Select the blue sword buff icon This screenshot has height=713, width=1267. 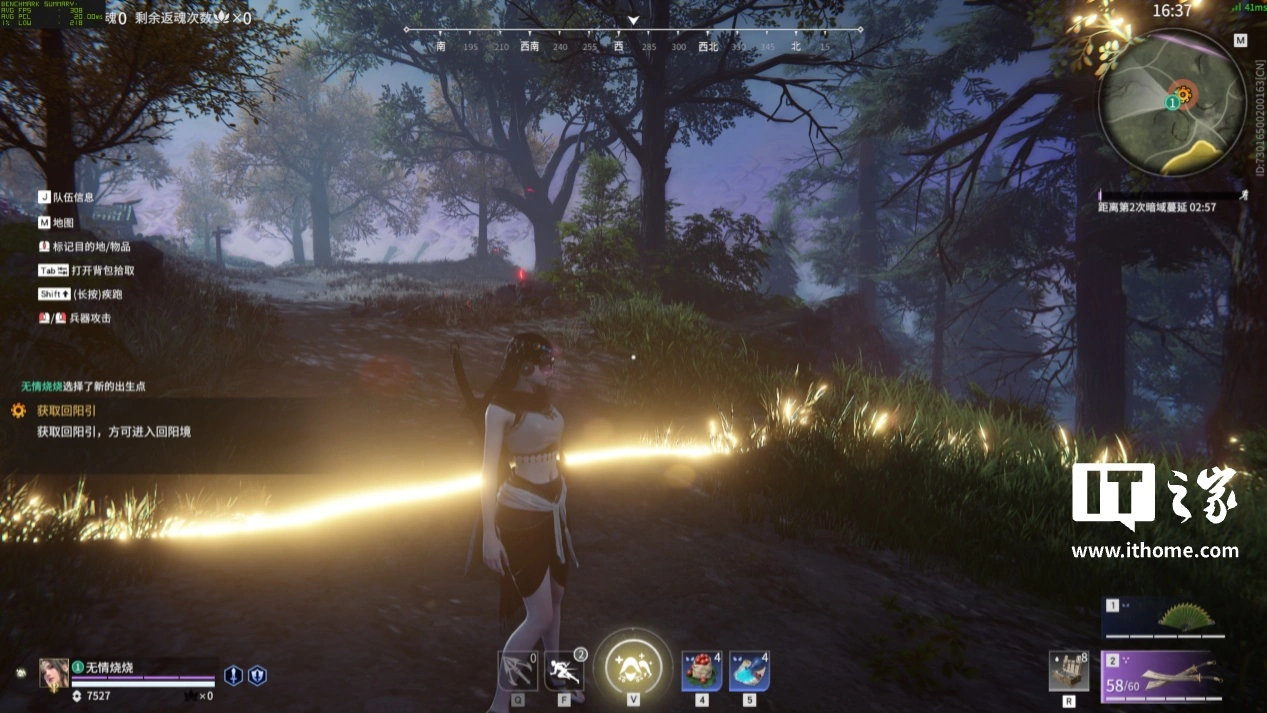[233, 676]
